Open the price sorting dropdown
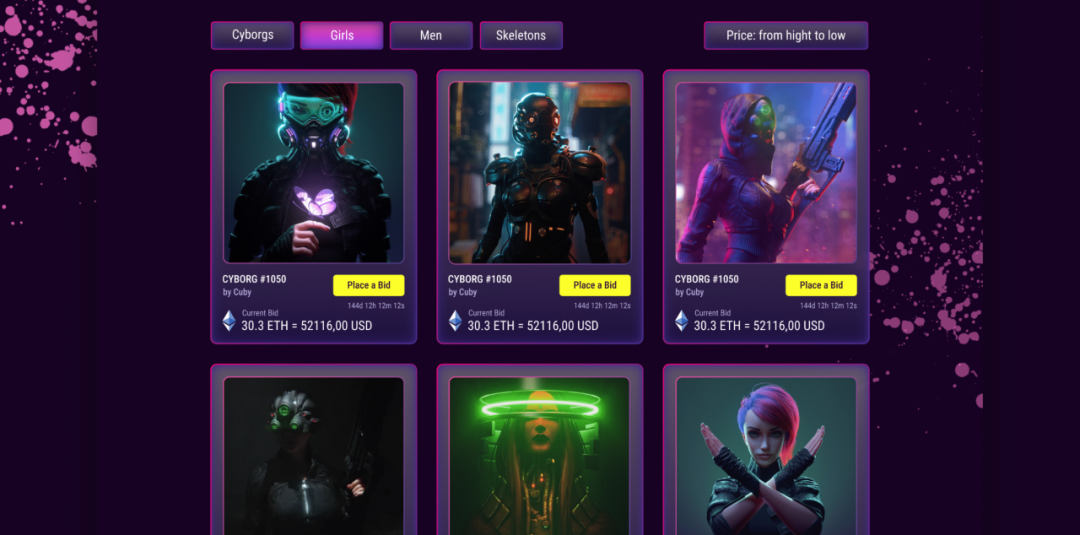Viewport: 1080px width, 535px height. [x=785, y=36]
